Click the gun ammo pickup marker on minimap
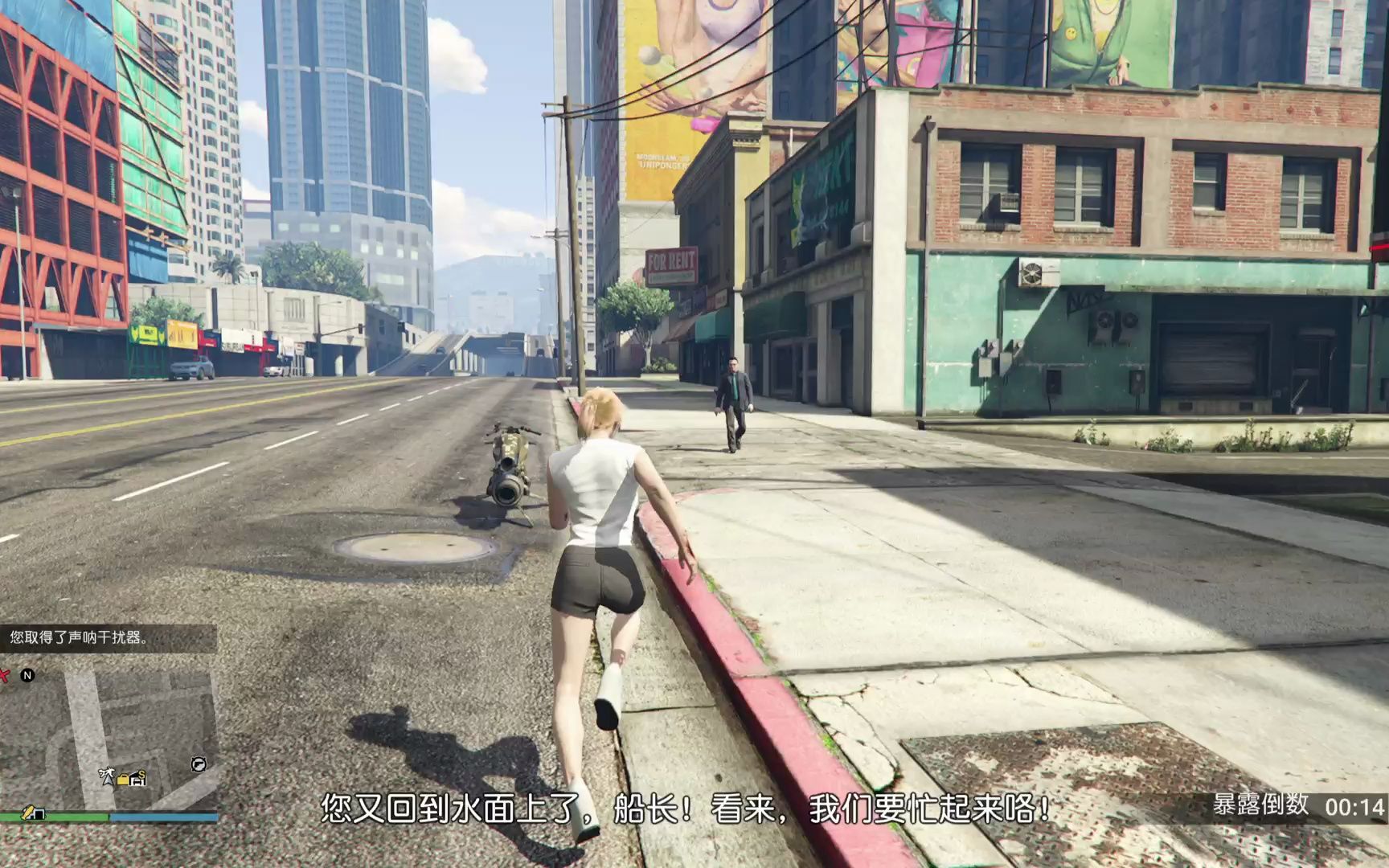This screenshot has width=1389, height=868. click(199, 764)
